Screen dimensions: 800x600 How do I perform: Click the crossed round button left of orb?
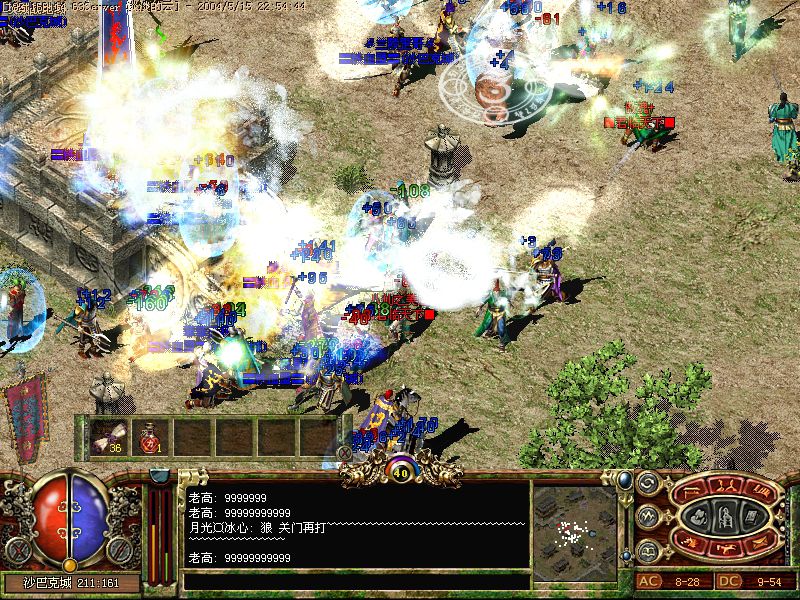[x=17, y=549]
